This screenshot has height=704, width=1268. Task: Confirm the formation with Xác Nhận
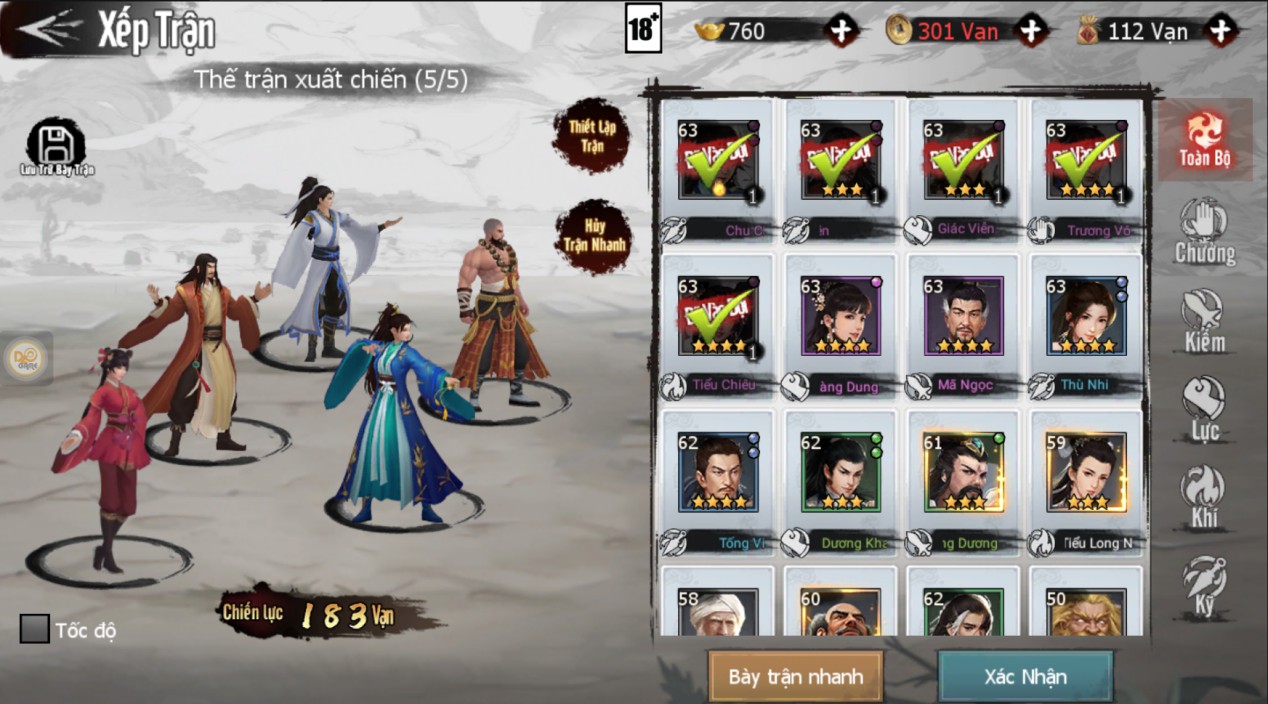1025,676
